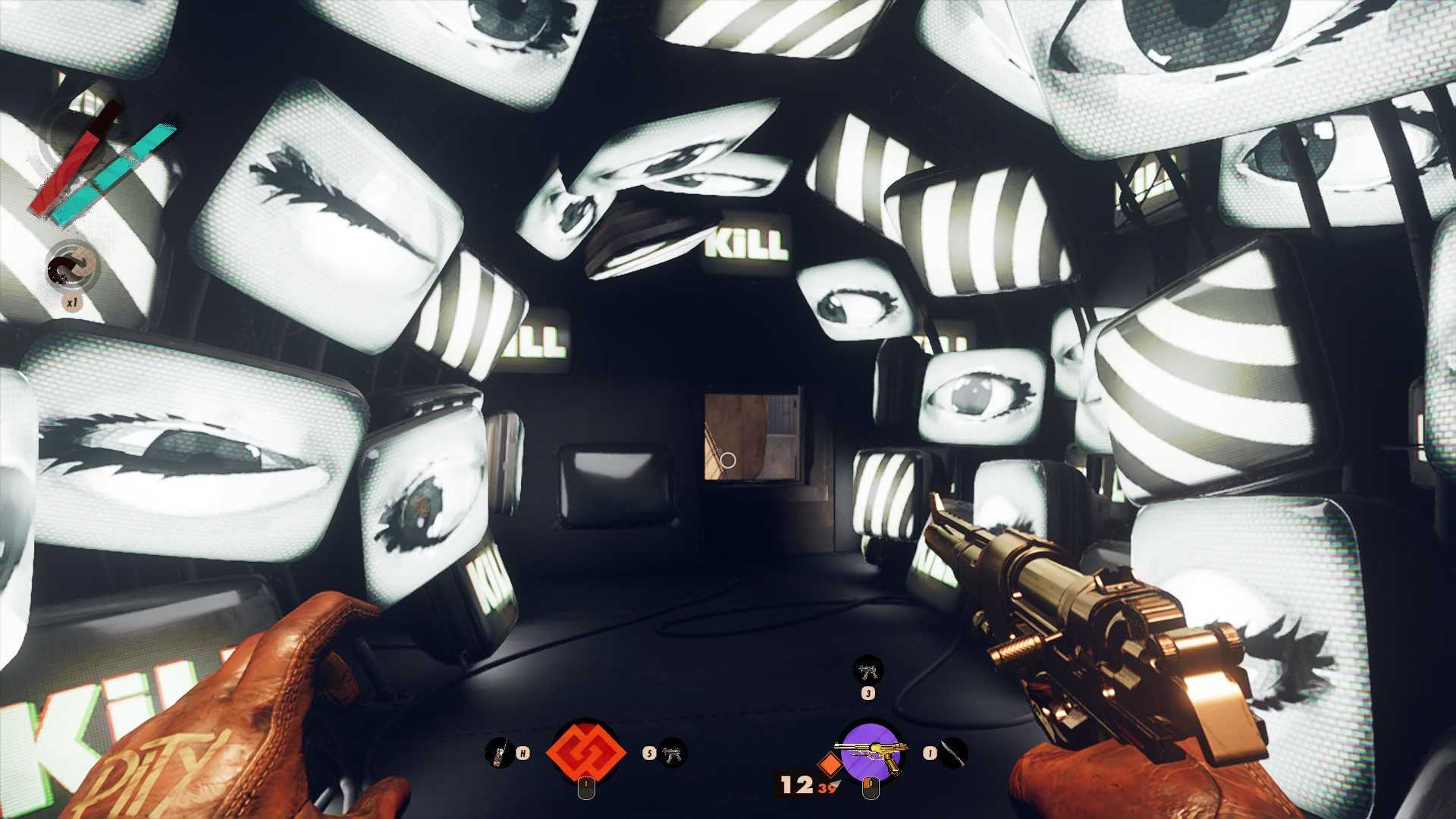Switch to the machete melee icon
The width and height of the screenshot is (1456, 819).
click(x=955, y=754)
